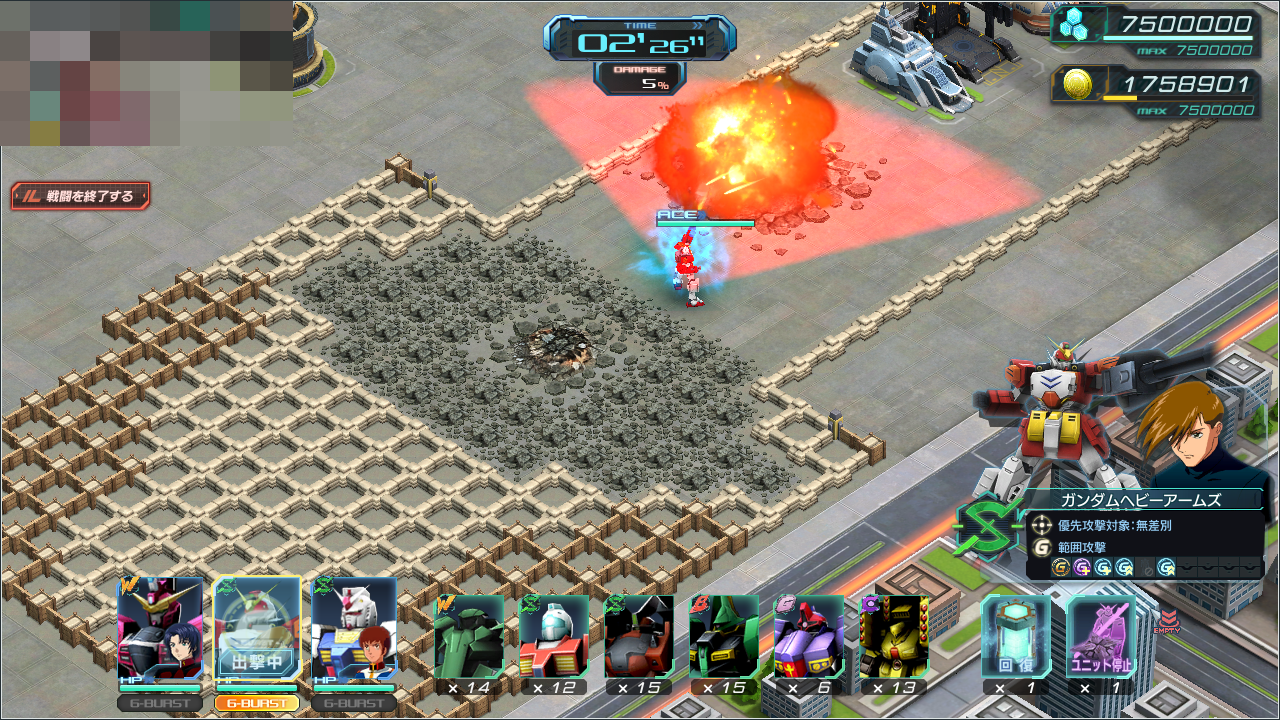Deploy the dark red unit with x15
Image resolution: width=1280 pixels, height=720 pixels.
coord(639,637)
